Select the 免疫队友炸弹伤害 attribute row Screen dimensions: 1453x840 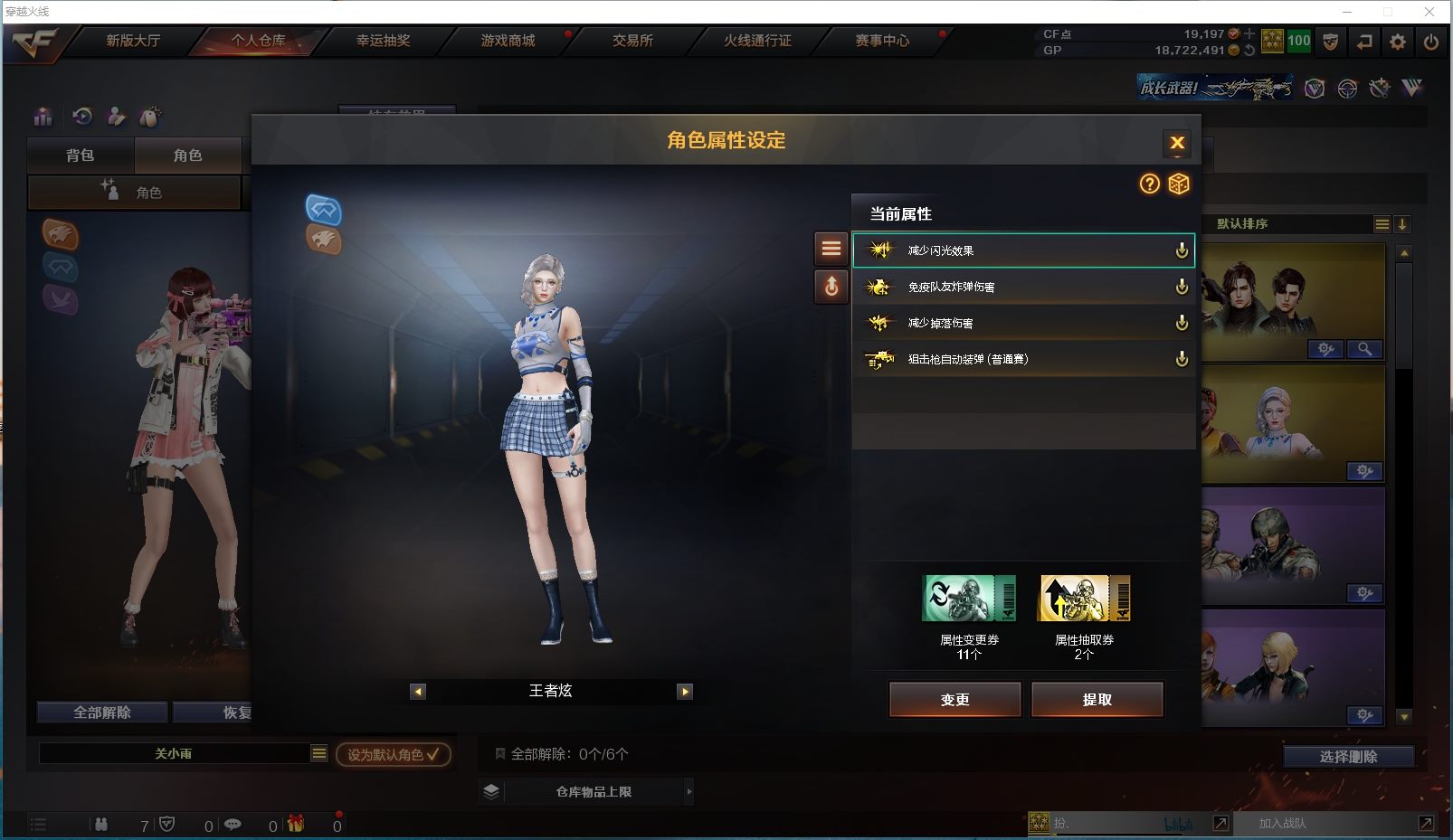(x=1022, y=287)
